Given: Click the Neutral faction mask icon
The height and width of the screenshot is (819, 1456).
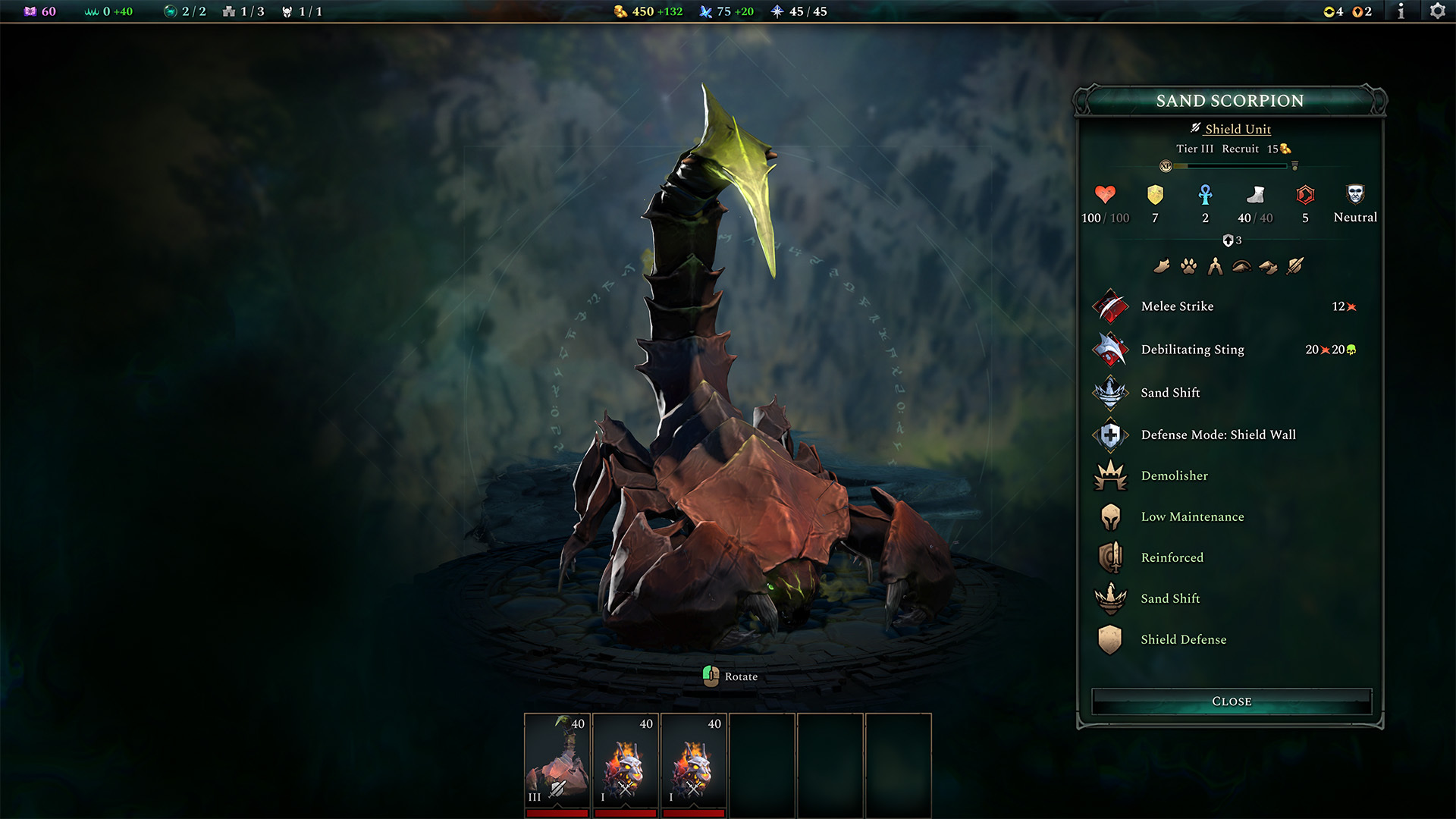Looking at the screenshot, I should (1354, 193).
